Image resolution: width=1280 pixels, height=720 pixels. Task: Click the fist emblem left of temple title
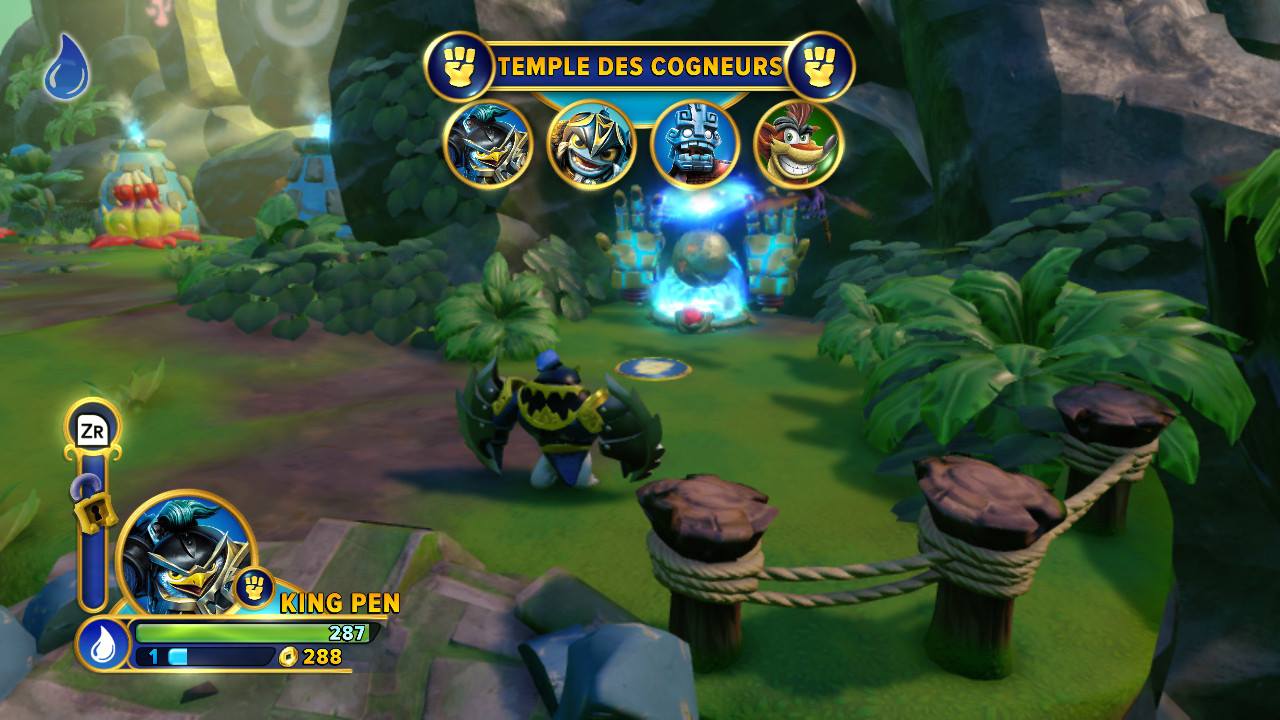click(x=458, y=66)
